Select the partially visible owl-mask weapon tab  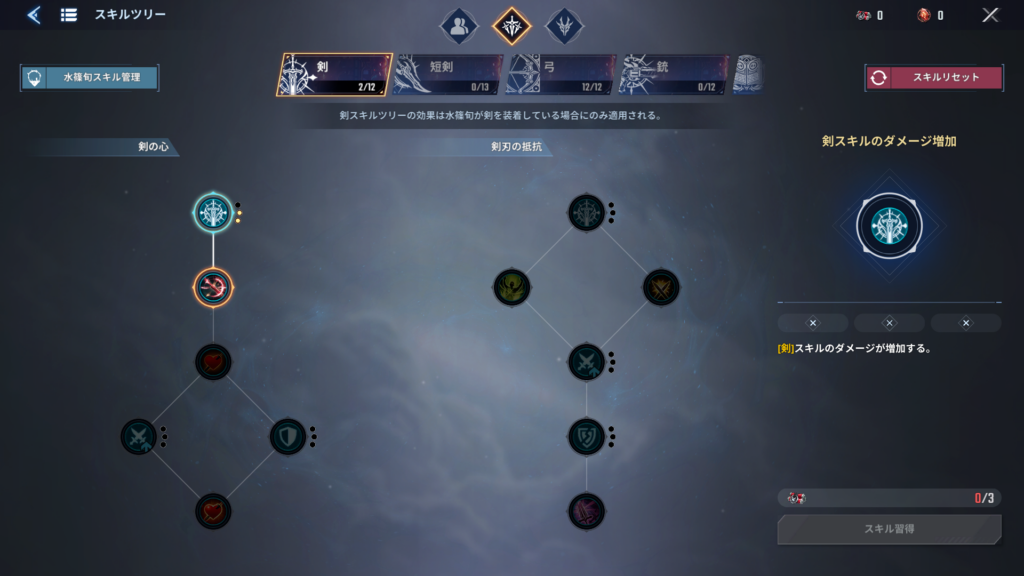pos(747,75)
